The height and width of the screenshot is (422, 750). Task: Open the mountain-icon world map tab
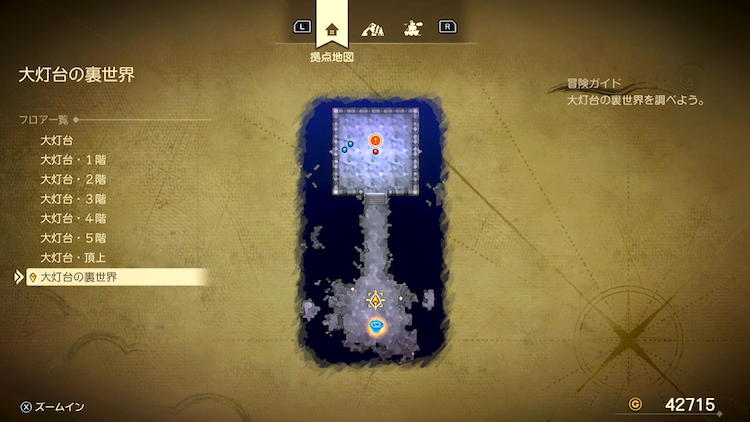pos(372,29)
